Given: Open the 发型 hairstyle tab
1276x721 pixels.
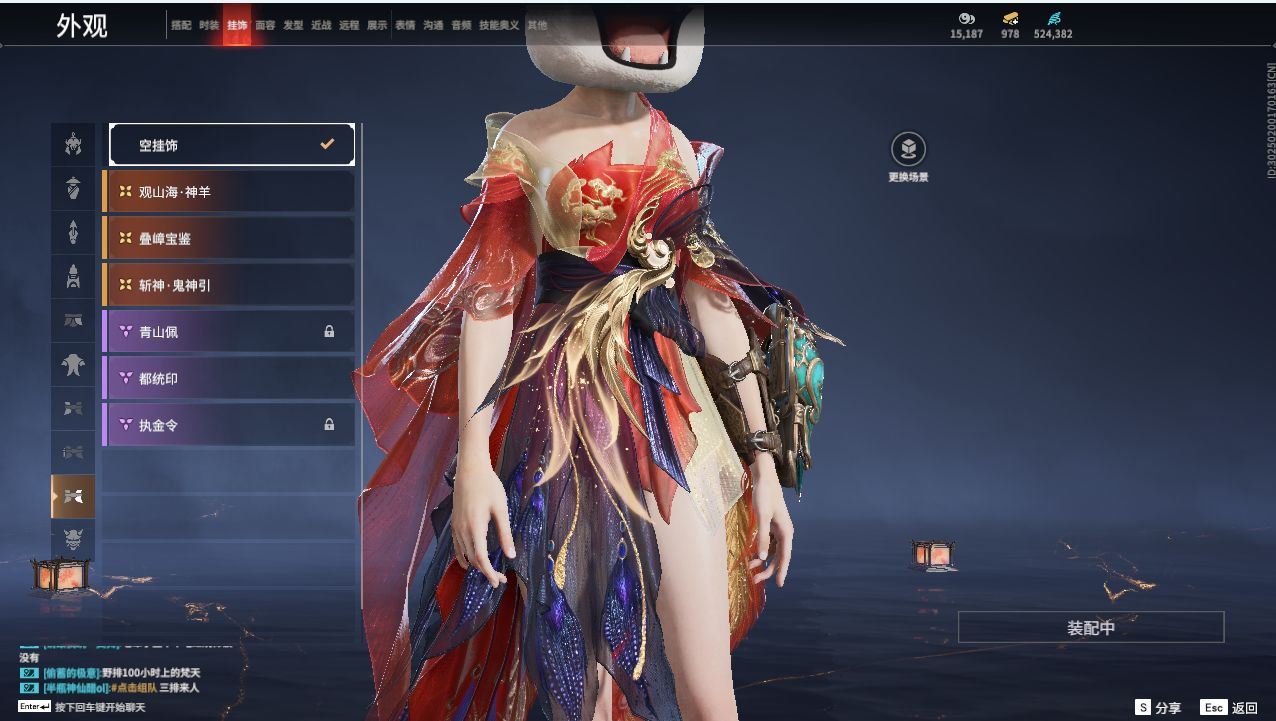Looking at the screenshot, I should tap(293, 26).
